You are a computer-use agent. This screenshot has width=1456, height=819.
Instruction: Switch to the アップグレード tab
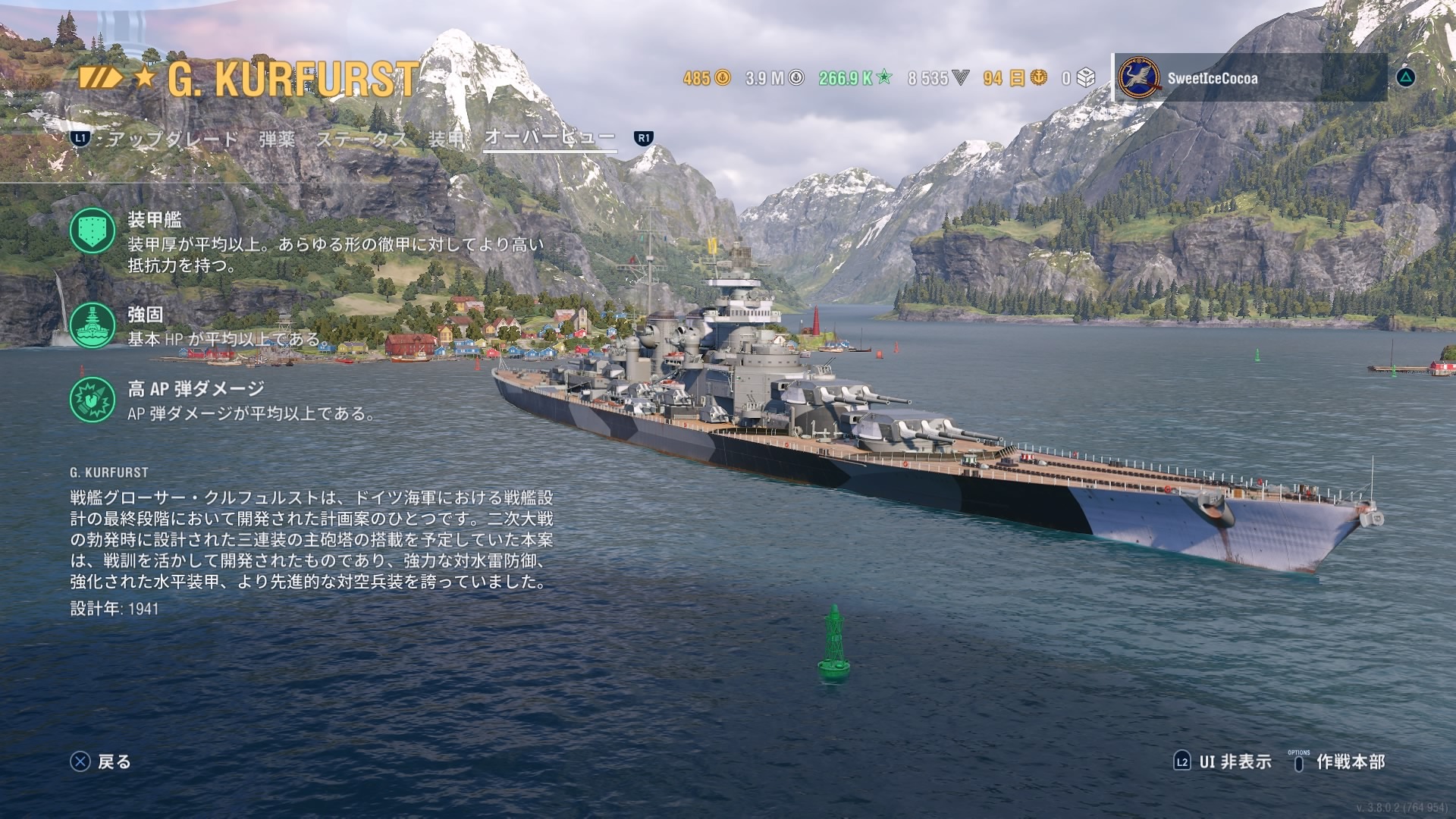coord(172,139)
